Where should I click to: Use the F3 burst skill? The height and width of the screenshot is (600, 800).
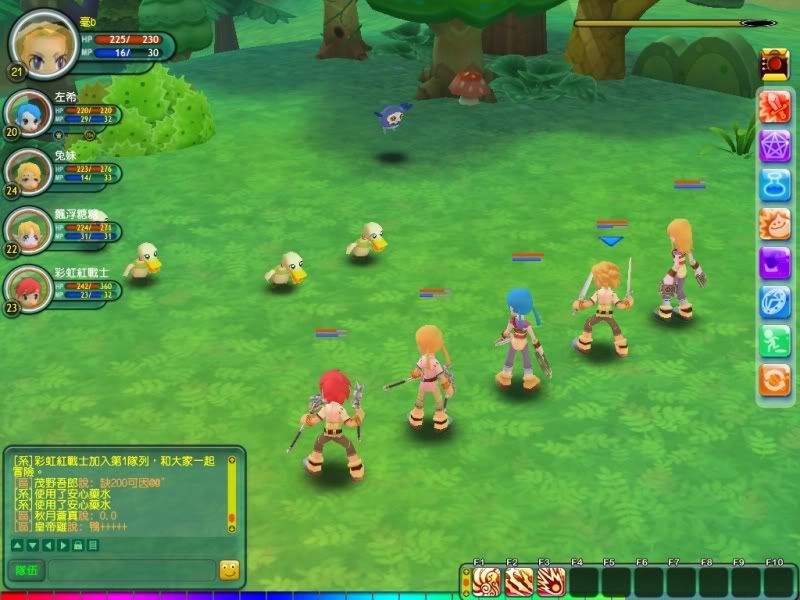pyautogui.click(x=550, y=581)
